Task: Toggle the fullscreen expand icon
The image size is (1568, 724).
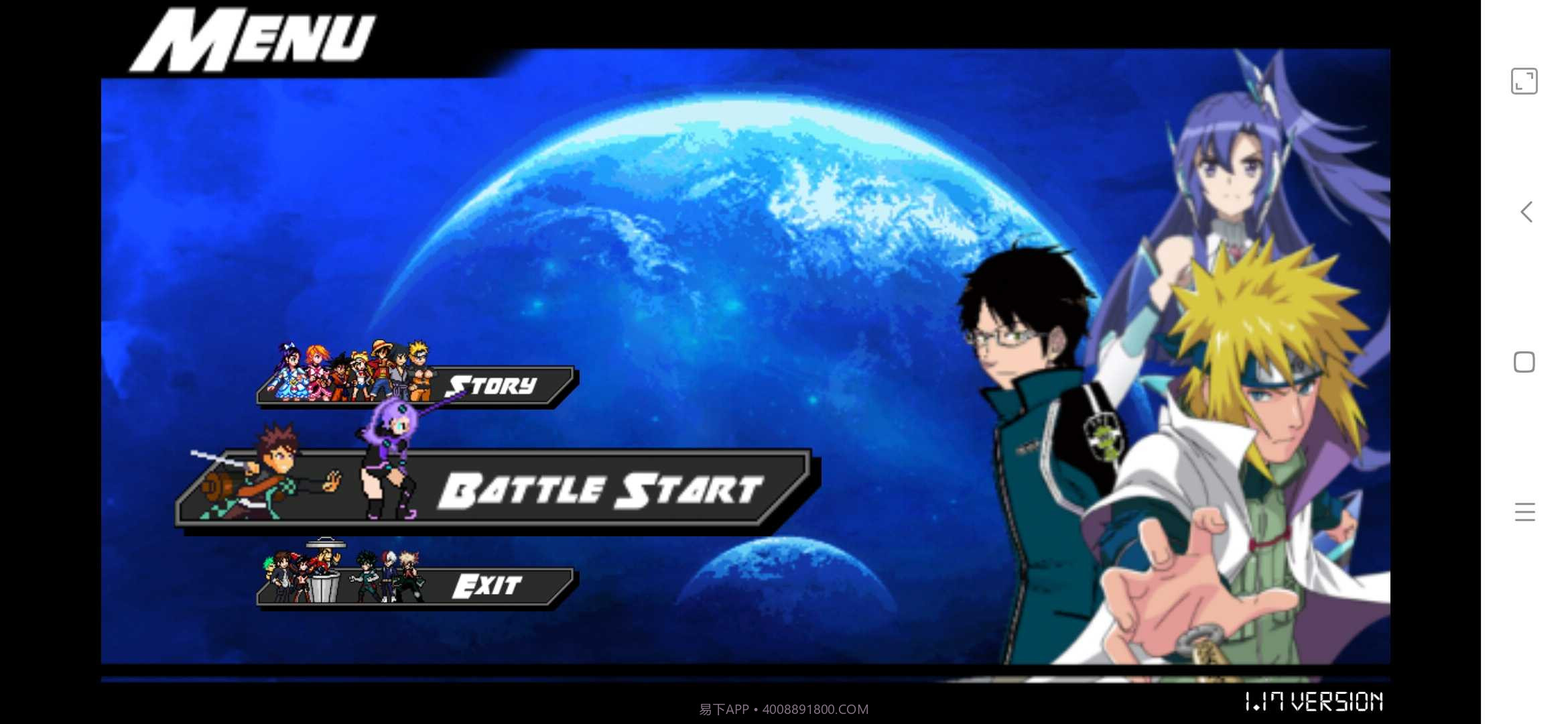Action: coord(1524,82)
